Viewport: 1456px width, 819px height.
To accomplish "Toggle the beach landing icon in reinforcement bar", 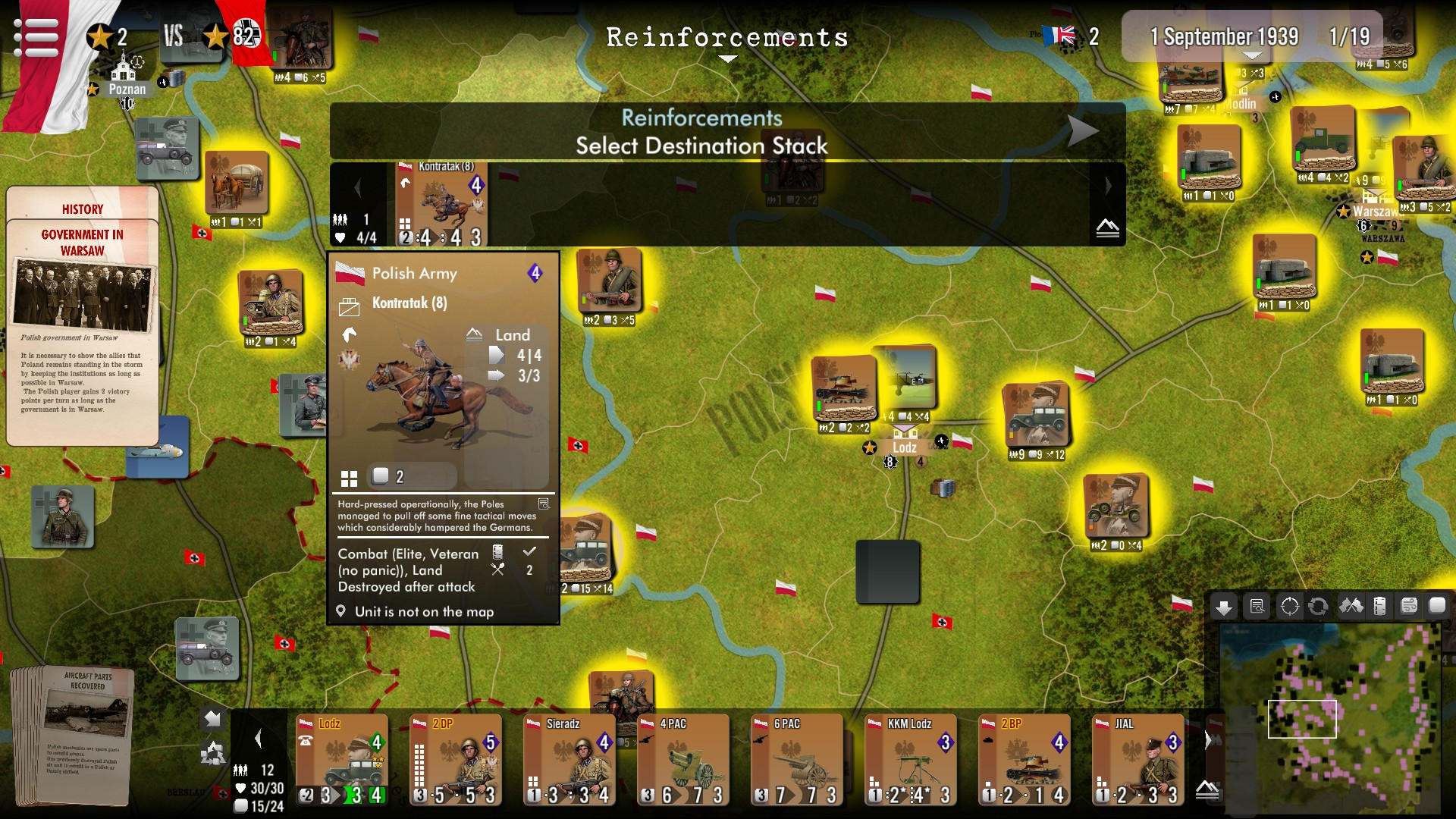I will pyautogui.click(x=1107, y=229).
